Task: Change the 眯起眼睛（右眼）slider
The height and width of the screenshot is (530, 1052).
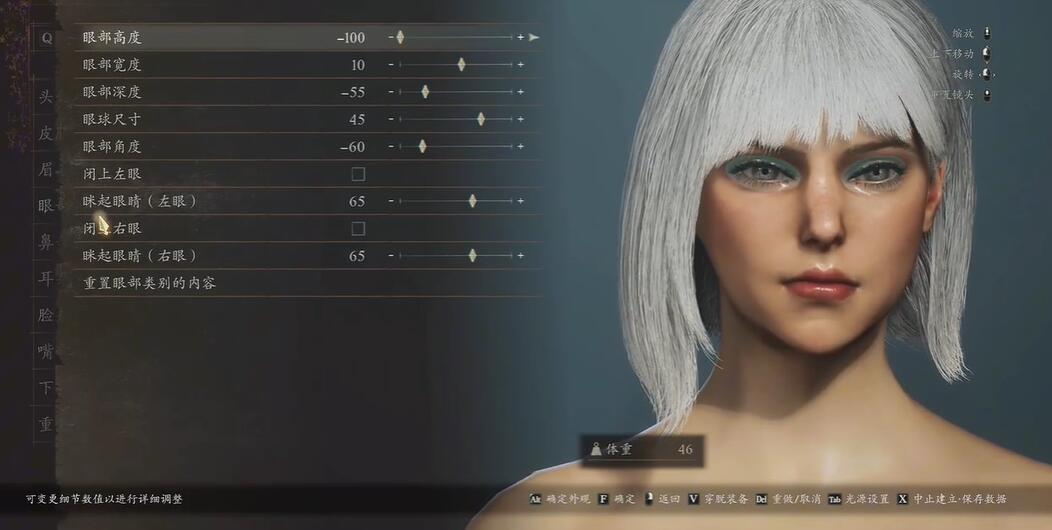Action: tap(472, 256)
